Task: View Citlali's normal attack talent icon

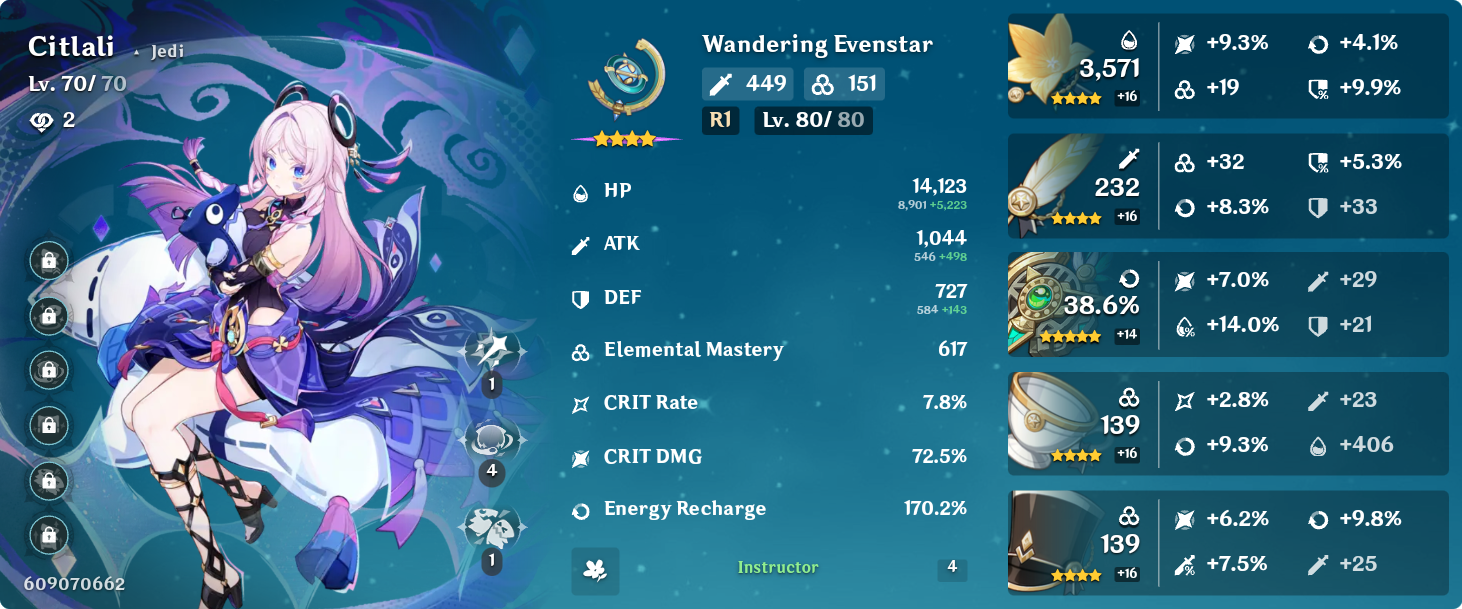Action: (491, 351)
